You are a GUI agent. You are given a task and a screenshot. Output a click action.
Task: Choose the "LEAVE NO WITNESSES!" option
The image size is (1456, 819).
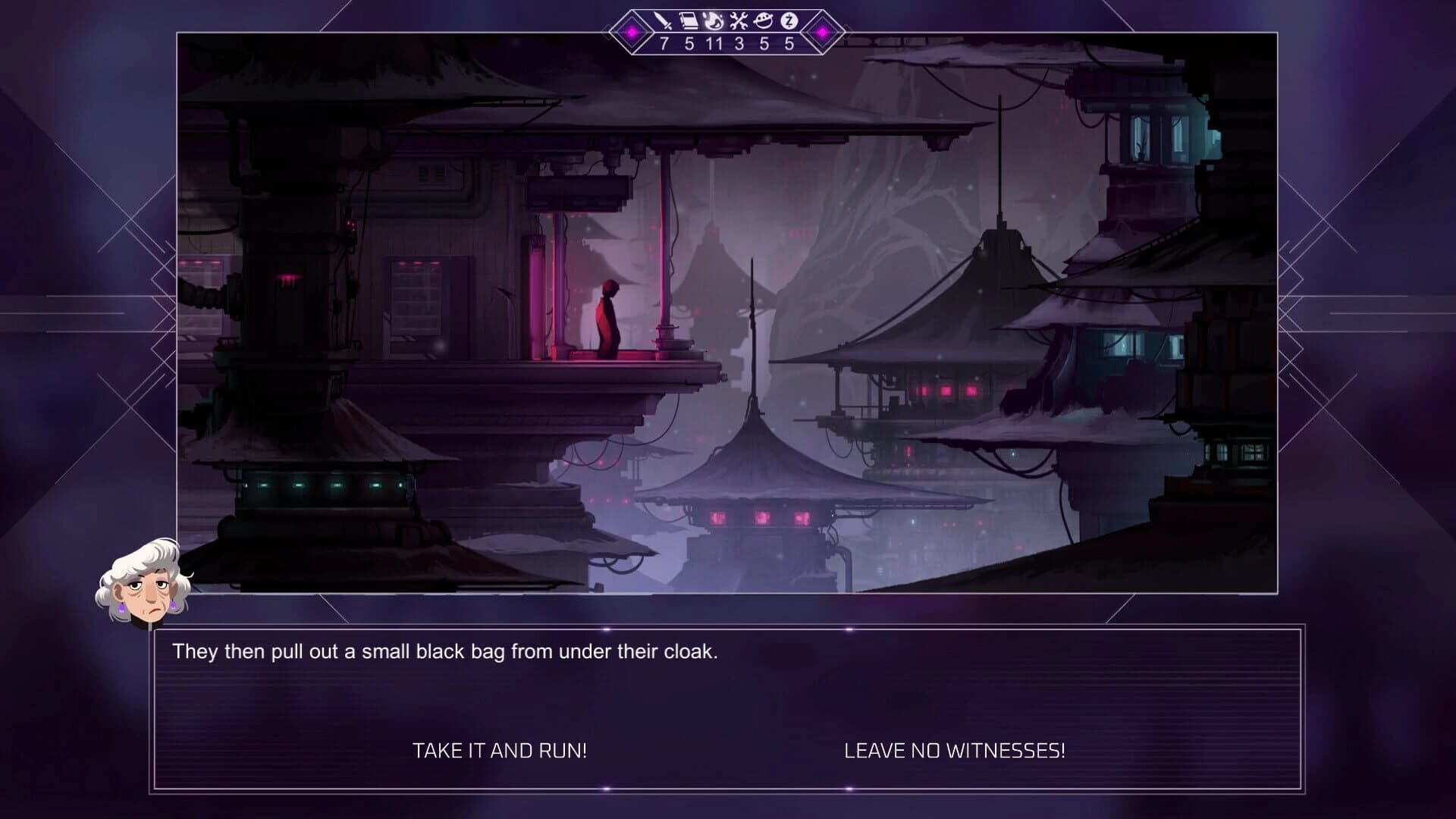point(955,751)
